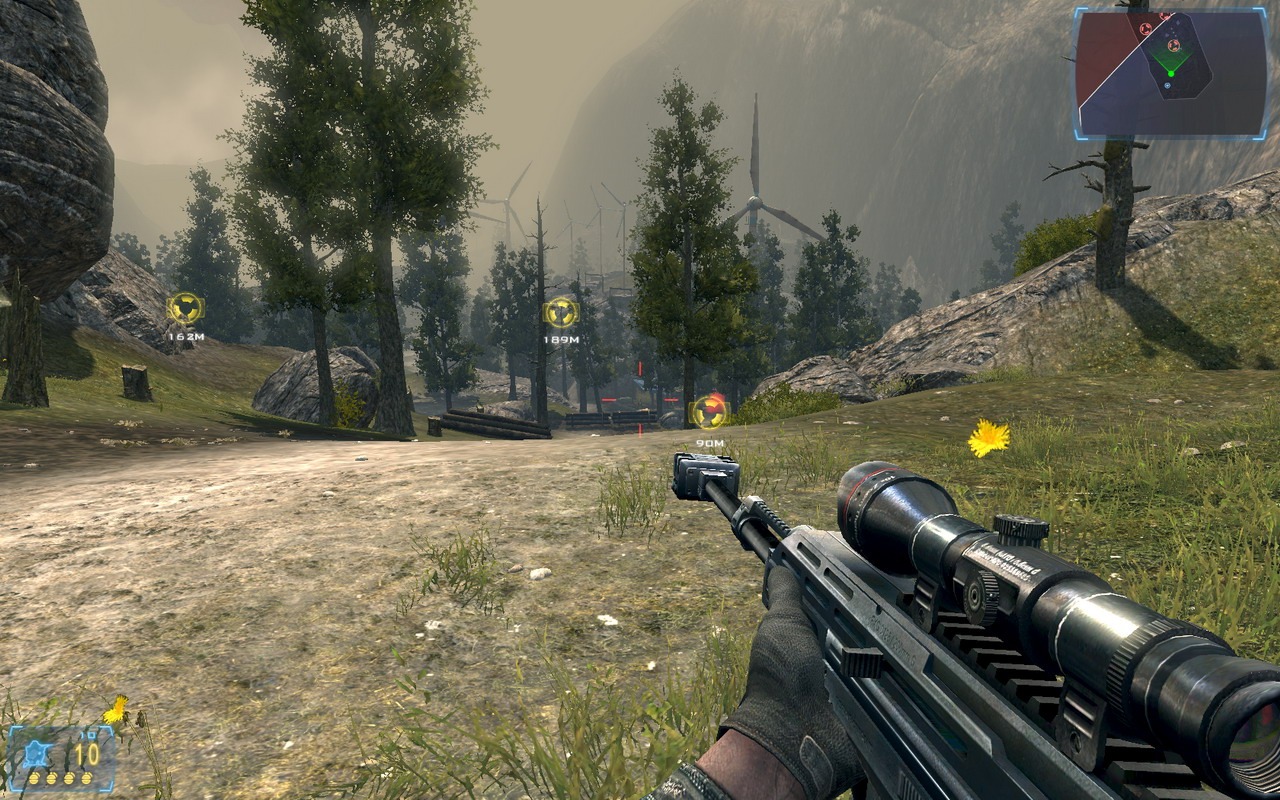Open the minimap in the corner

(x=1171, y=72)
